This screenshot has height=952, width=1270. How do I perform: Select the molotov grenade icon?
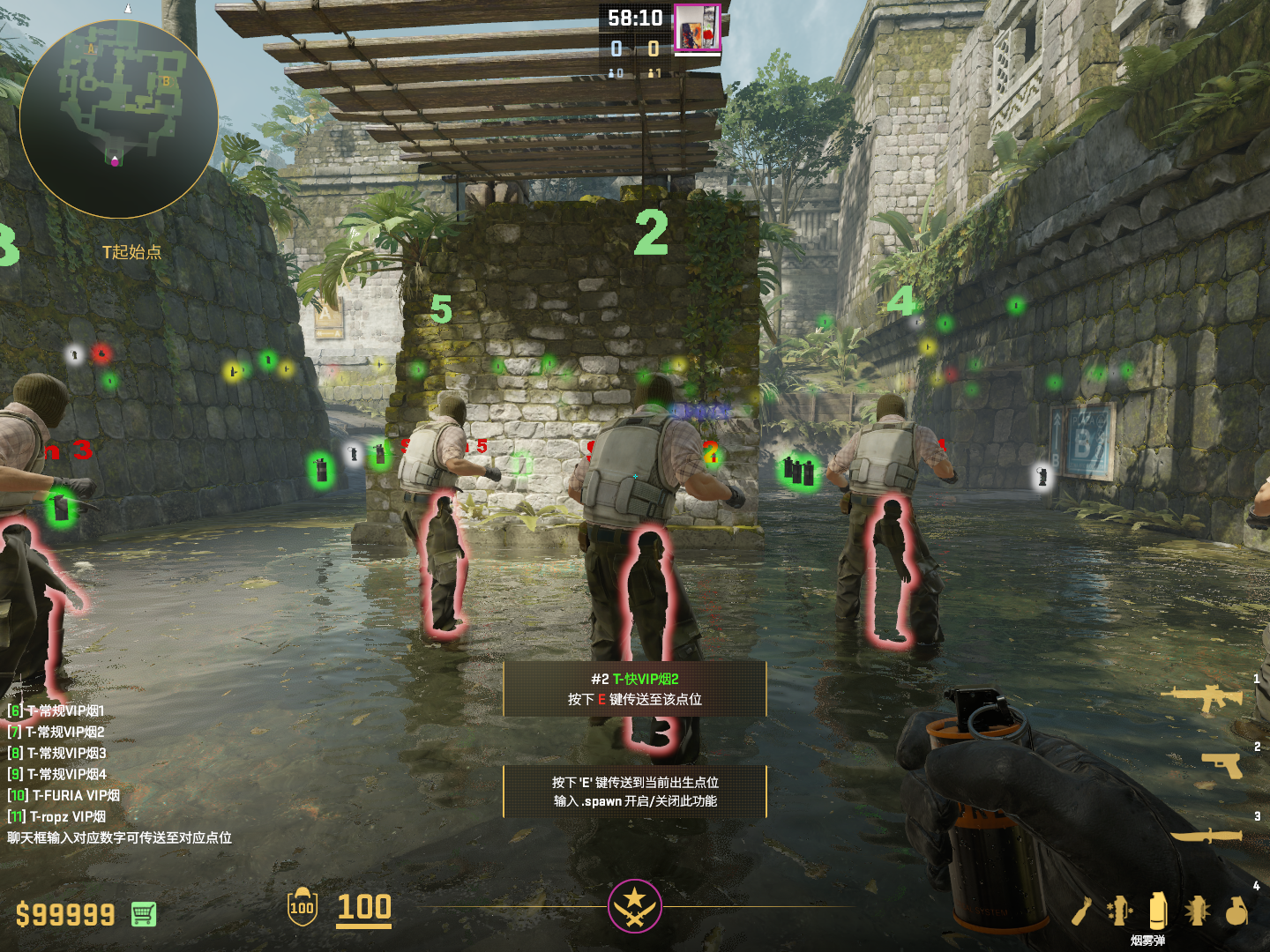1083,911
